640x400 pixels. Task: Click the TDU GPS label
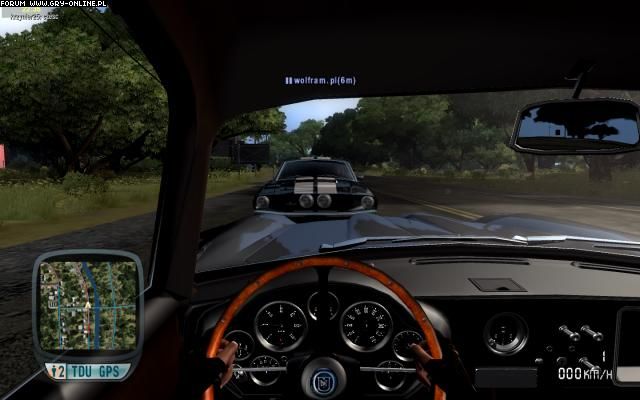click(97, 371)
